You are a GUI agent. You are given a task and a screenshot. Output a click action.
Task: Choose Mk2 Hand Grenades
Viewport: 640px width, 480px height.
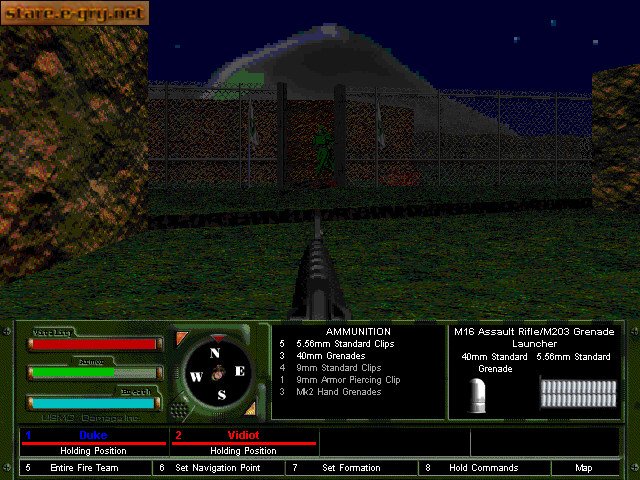coord(338,392)
